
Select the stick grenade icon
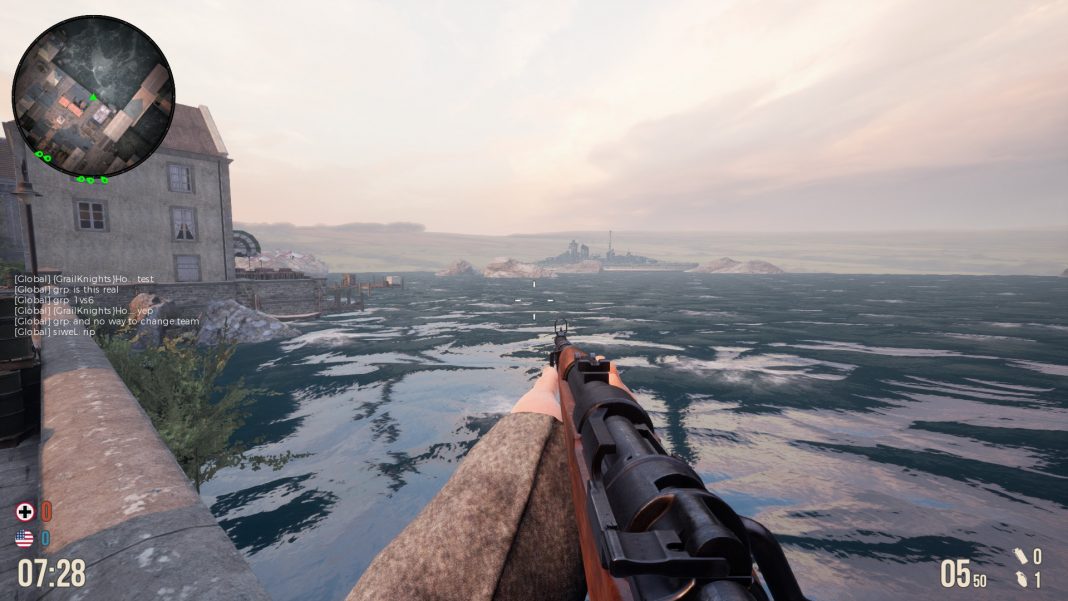1019,557
